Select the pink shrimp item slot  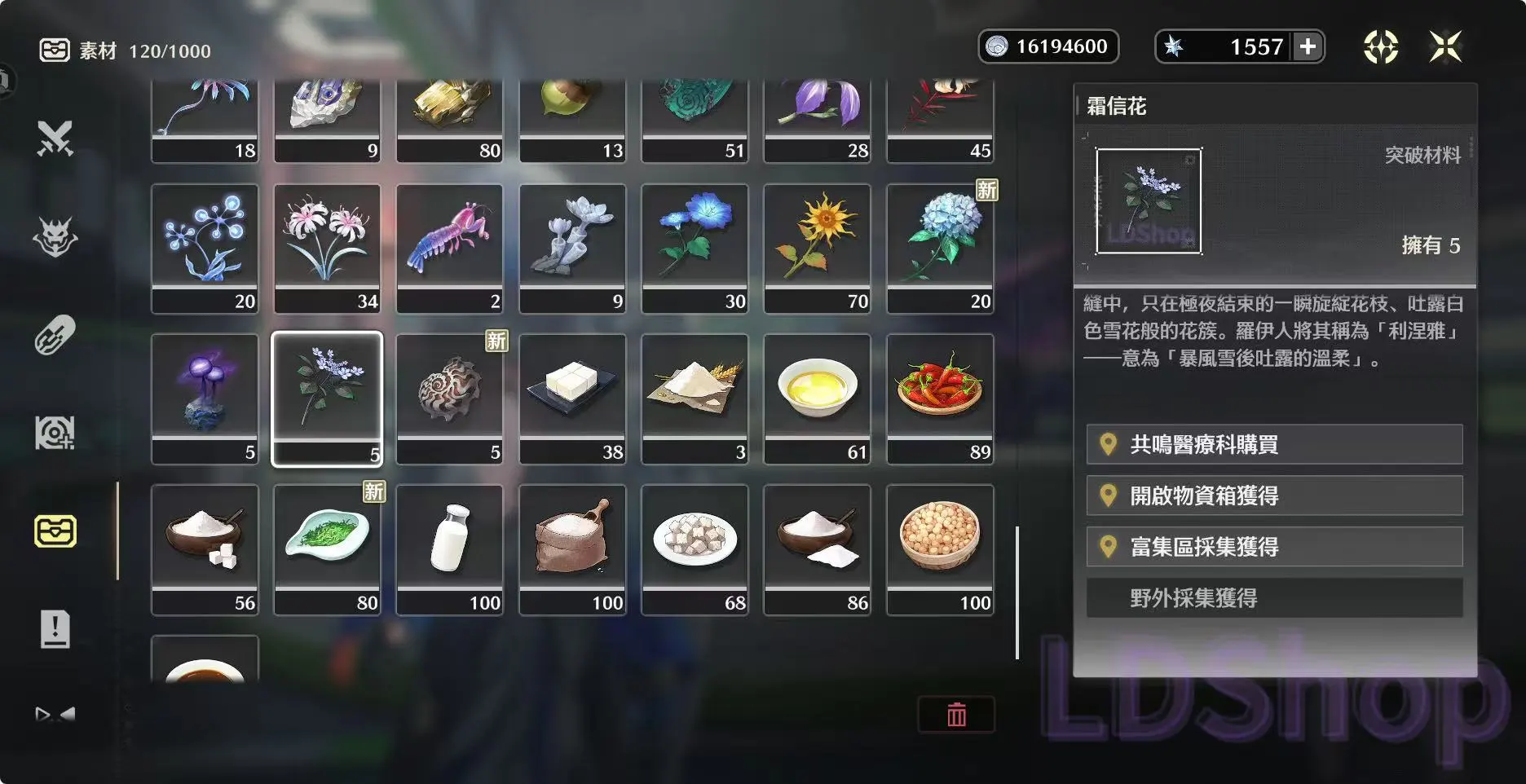pyautogui.click(x=450, y=248)
